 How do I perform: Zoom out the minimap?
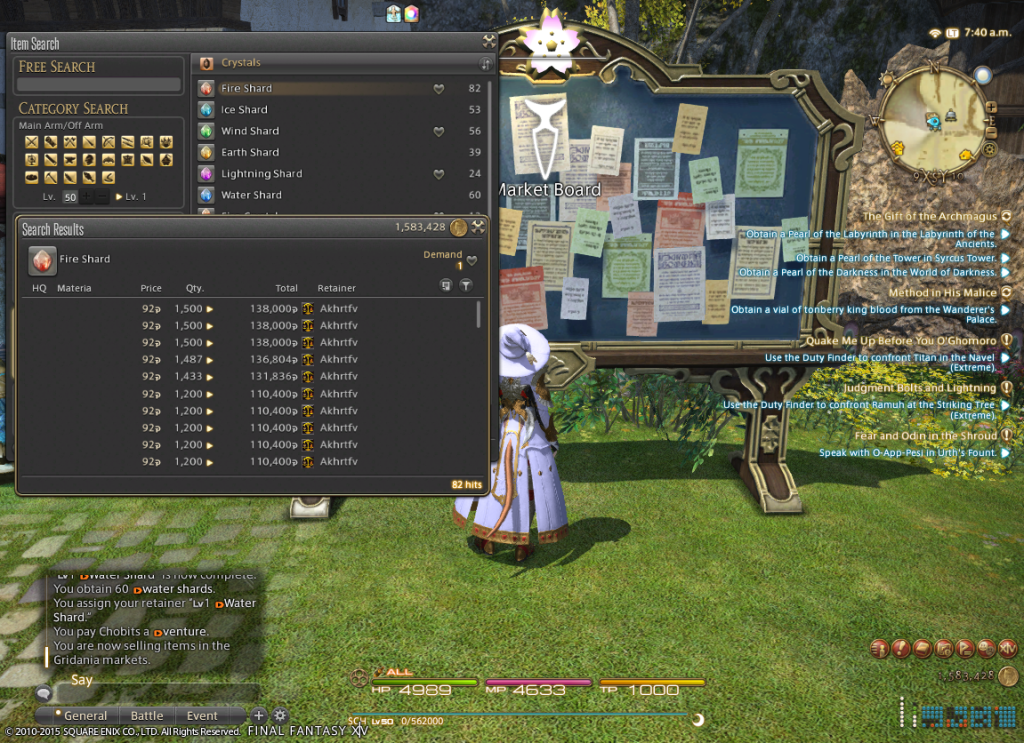pyautogui.click(x=991, y=132)
